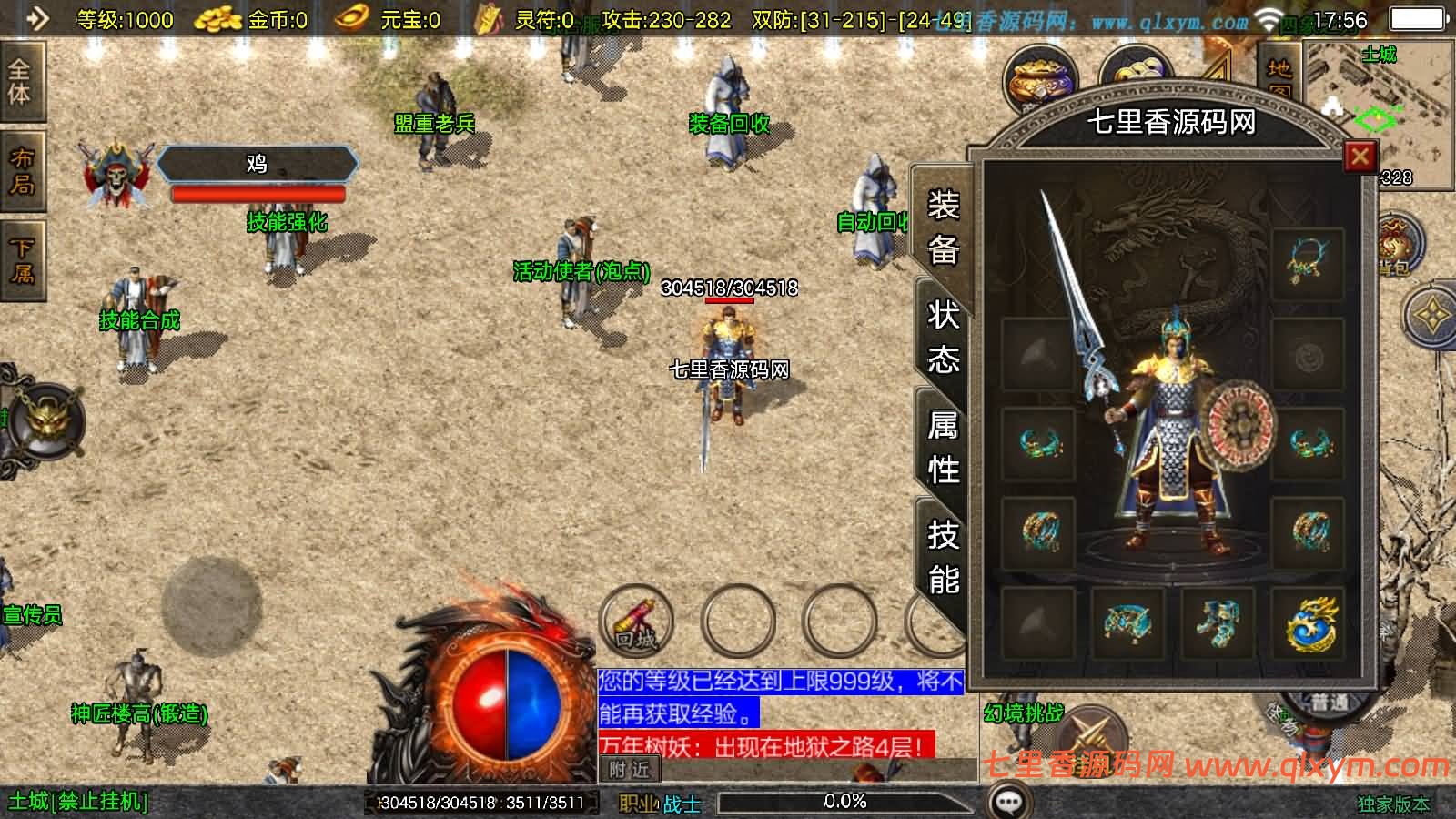Select the 鸡 target portrait
1456x819 pixels.
point(116,173)
